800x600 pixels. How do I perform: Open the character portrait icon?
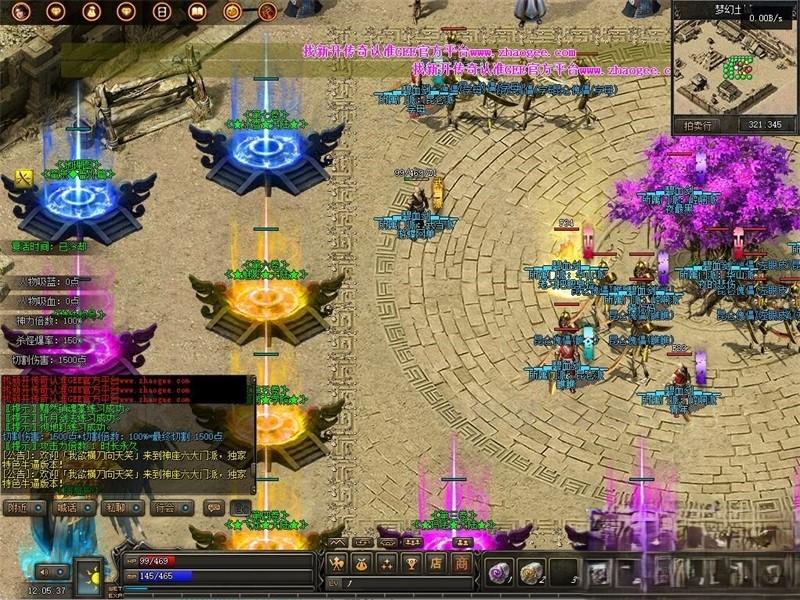point(22,13)
